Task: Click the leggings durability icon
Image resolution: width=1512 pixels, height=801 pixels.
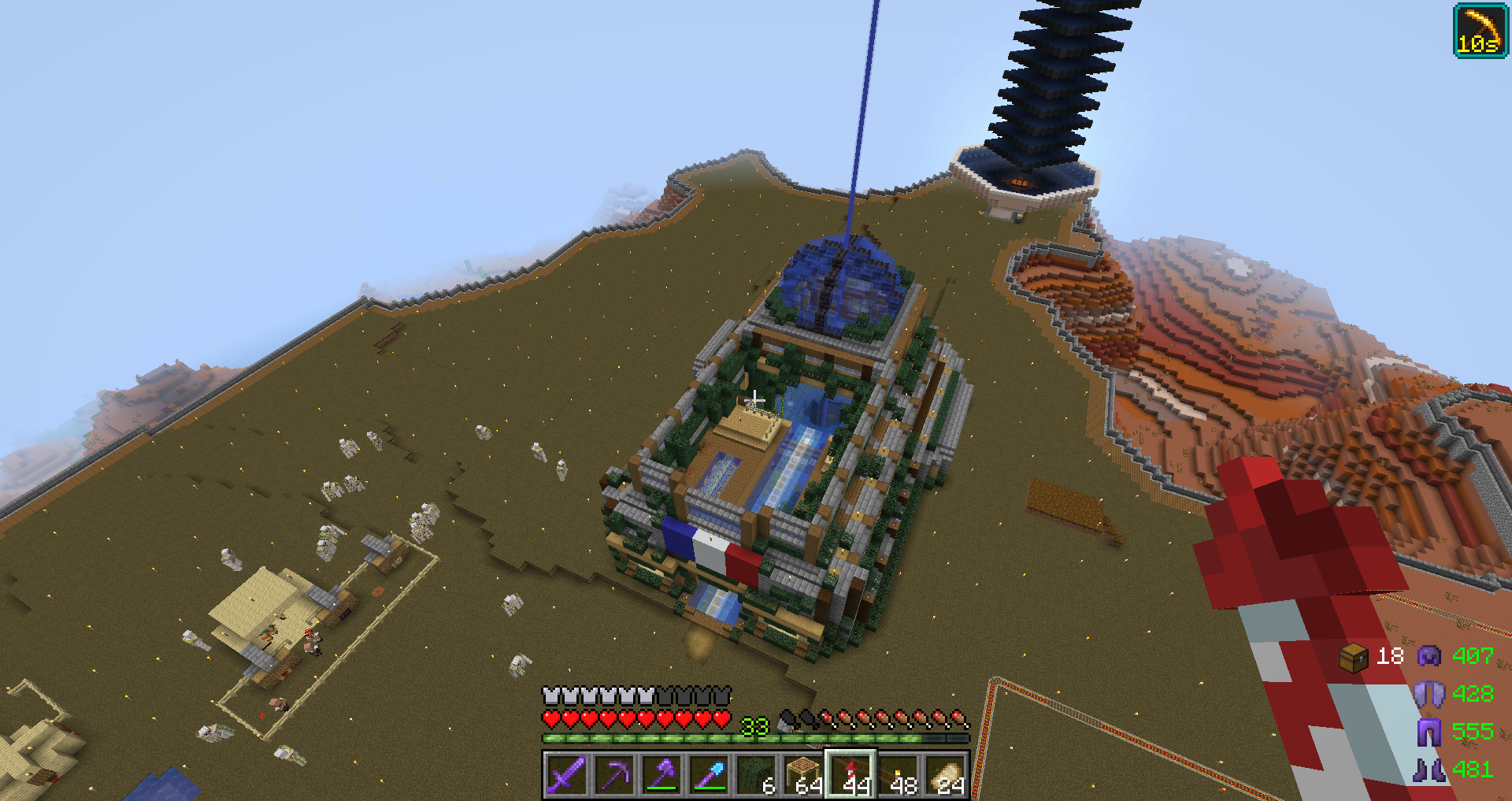Action: pos(1429,732)
